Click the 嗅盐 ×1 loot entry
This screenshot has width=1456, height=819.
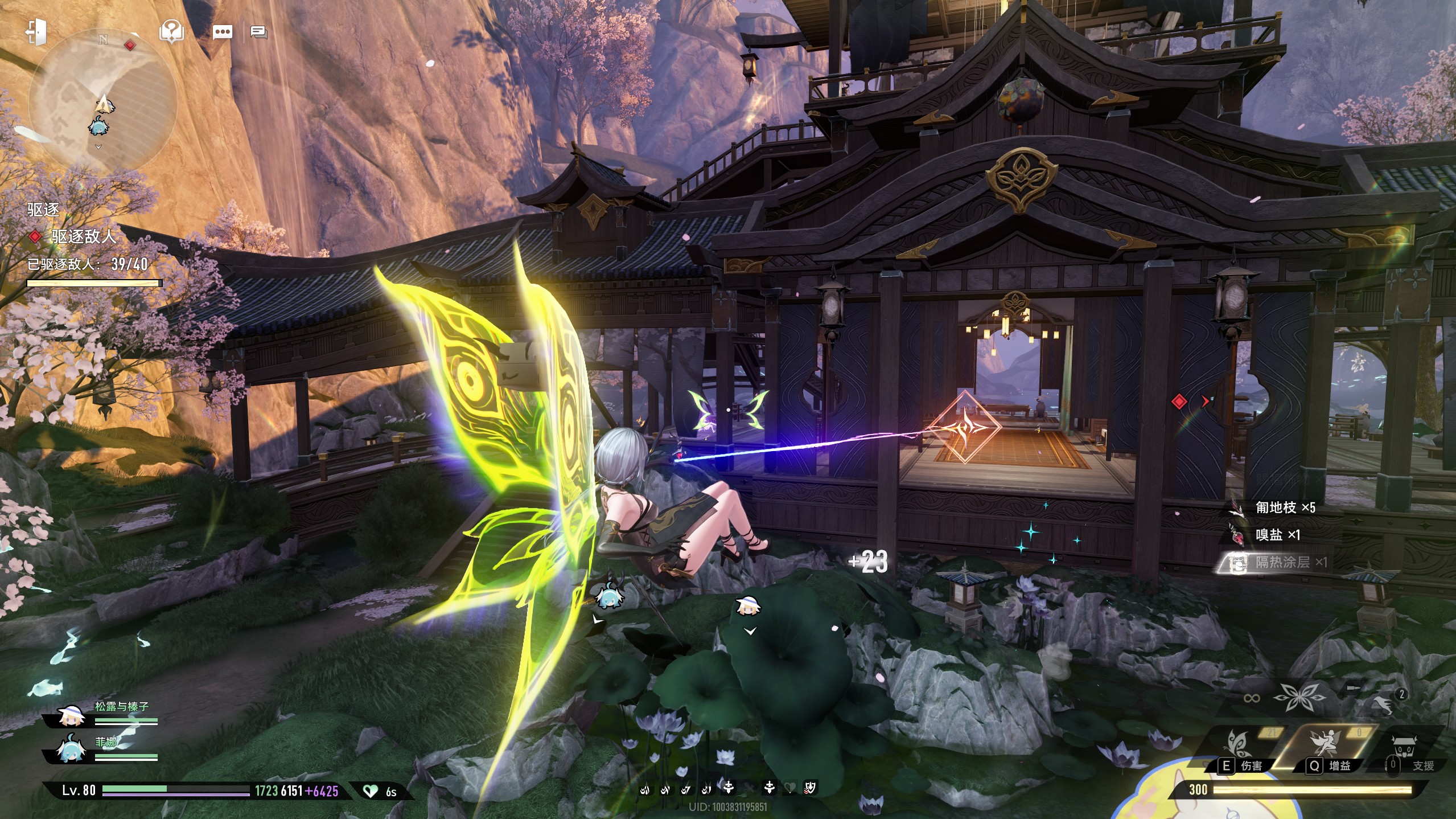tap(1277, 535)
